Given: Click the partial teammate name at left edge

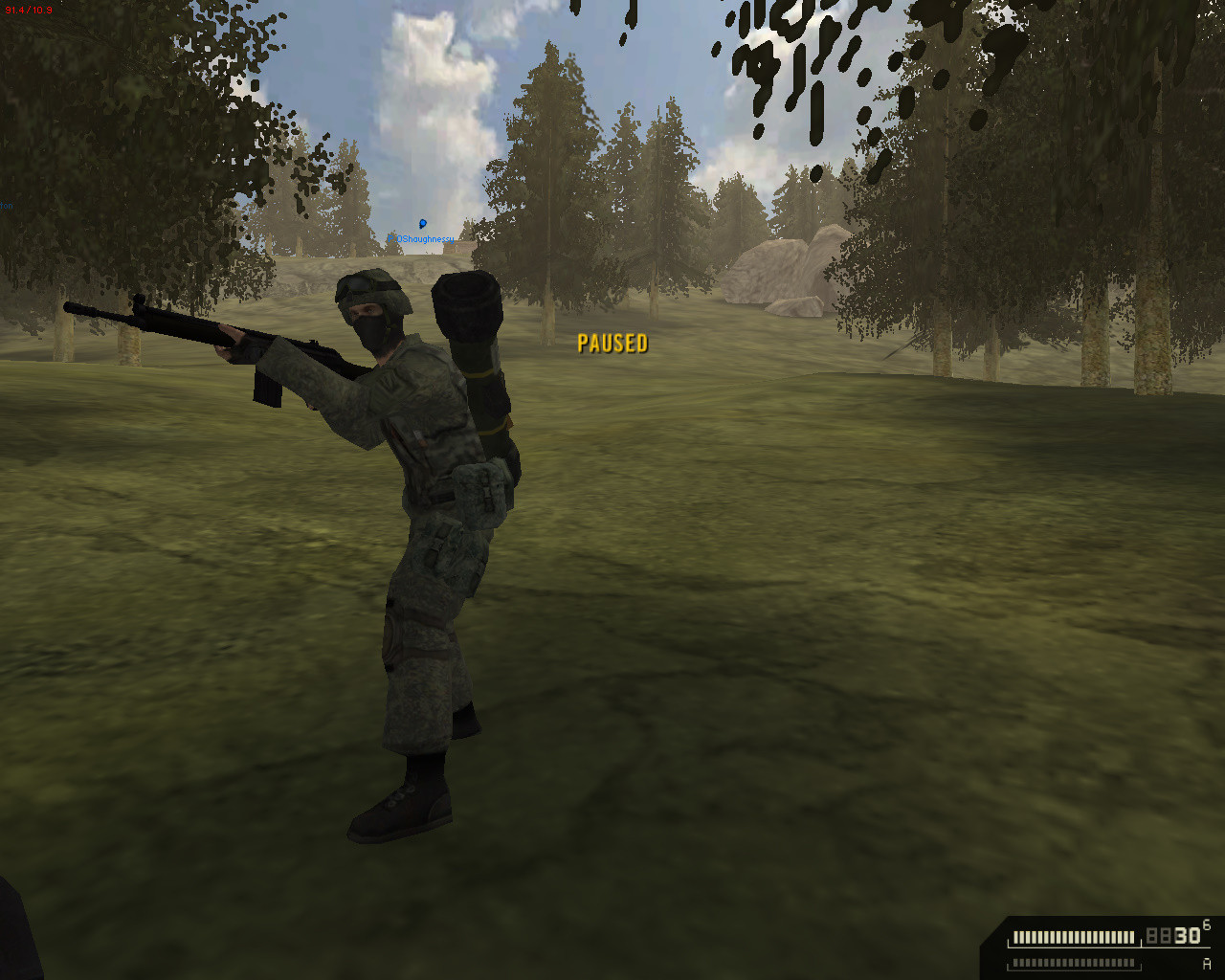Looking at the screenshot, I should (x=6, y=204).
